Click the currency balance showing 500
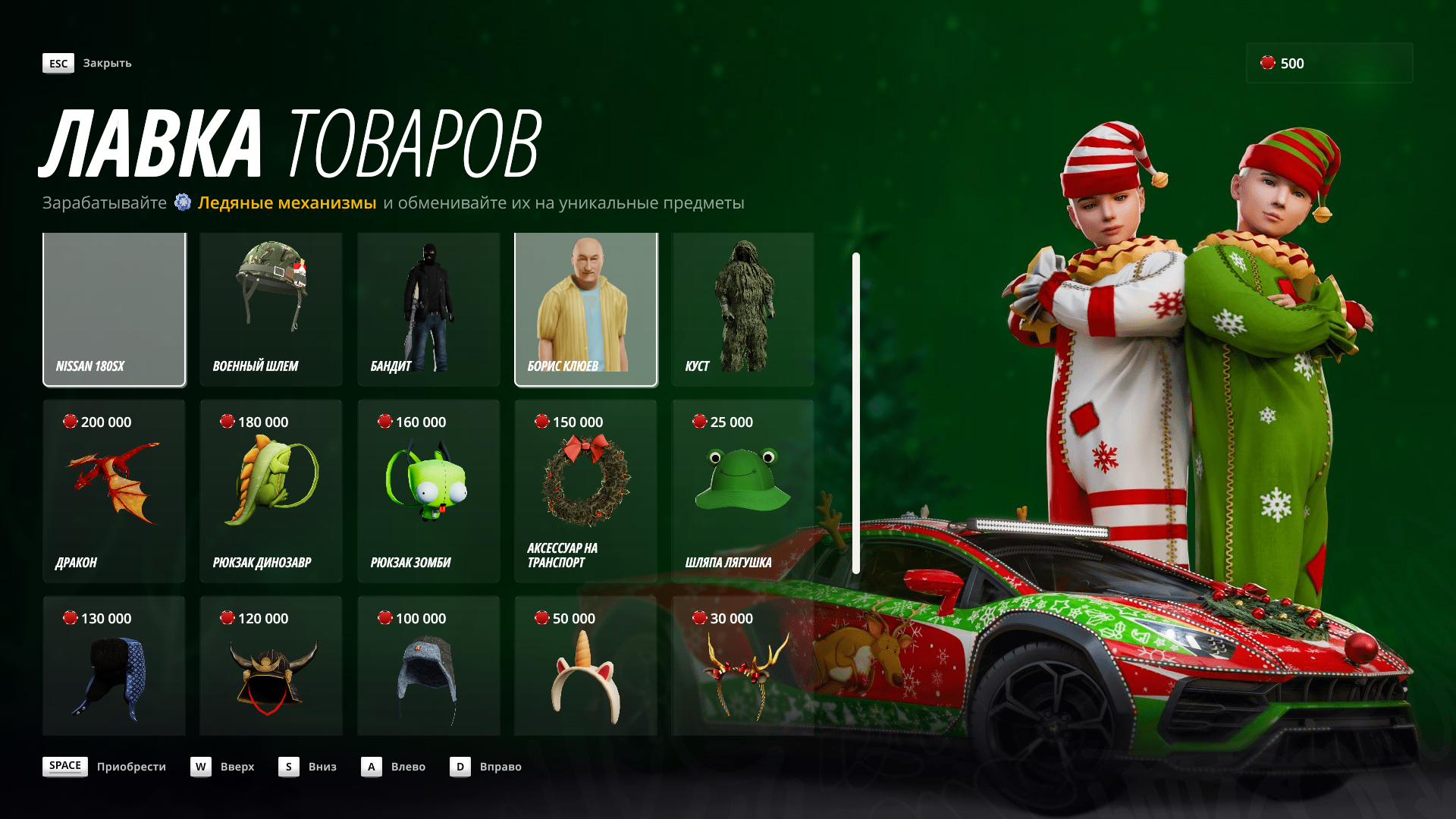This screenshot has width=1456, height=819. pos(1329,64)
